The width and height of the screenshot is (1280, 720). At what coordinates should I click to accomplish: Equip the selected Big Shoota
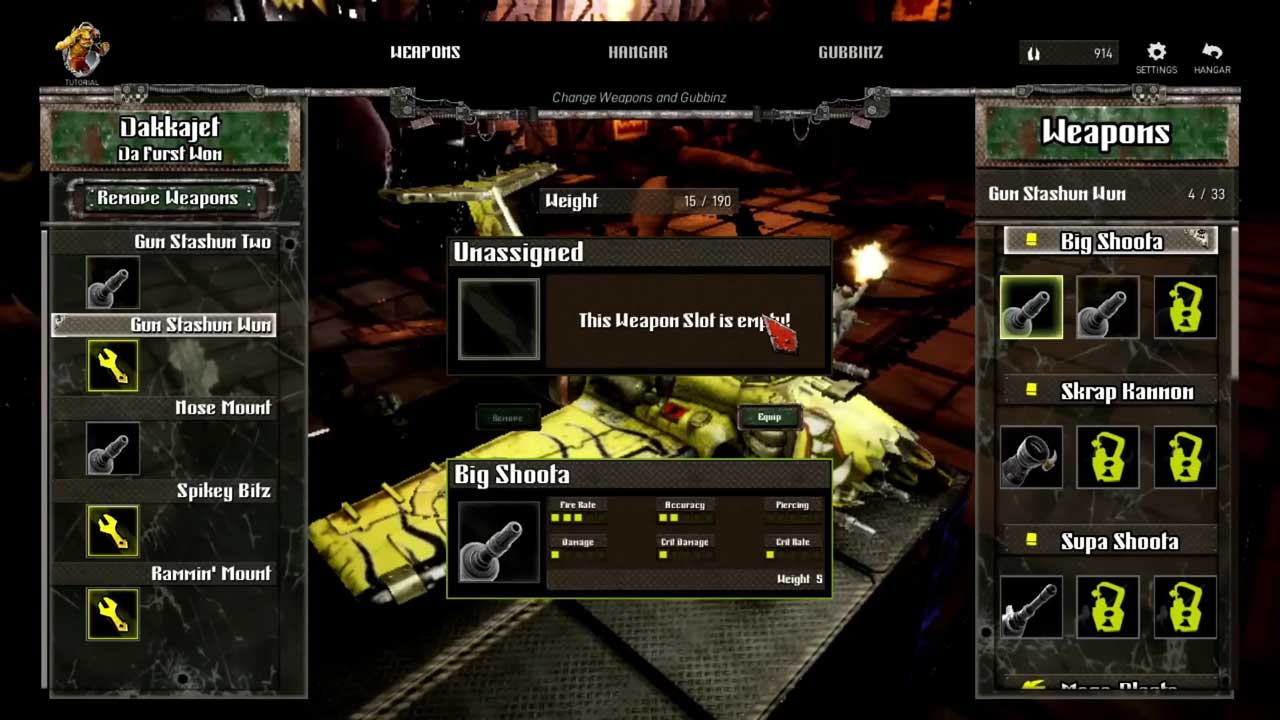[x=769, y=417]
